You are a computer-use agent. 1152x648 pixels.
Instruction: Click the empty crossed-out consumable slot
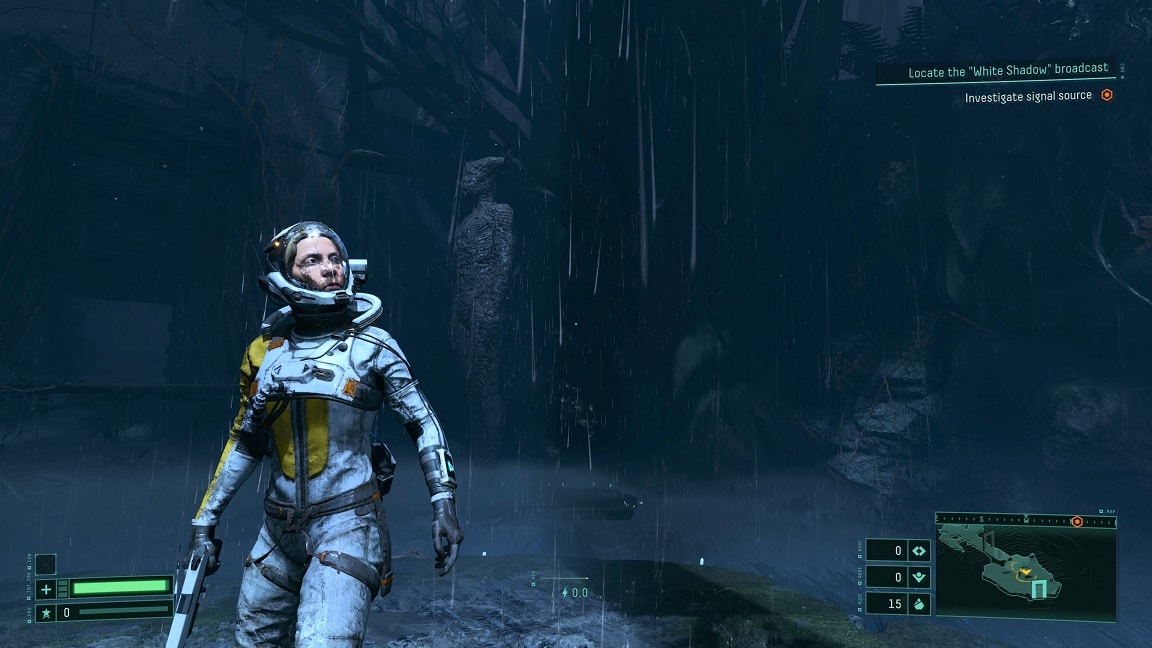[46, 565]
